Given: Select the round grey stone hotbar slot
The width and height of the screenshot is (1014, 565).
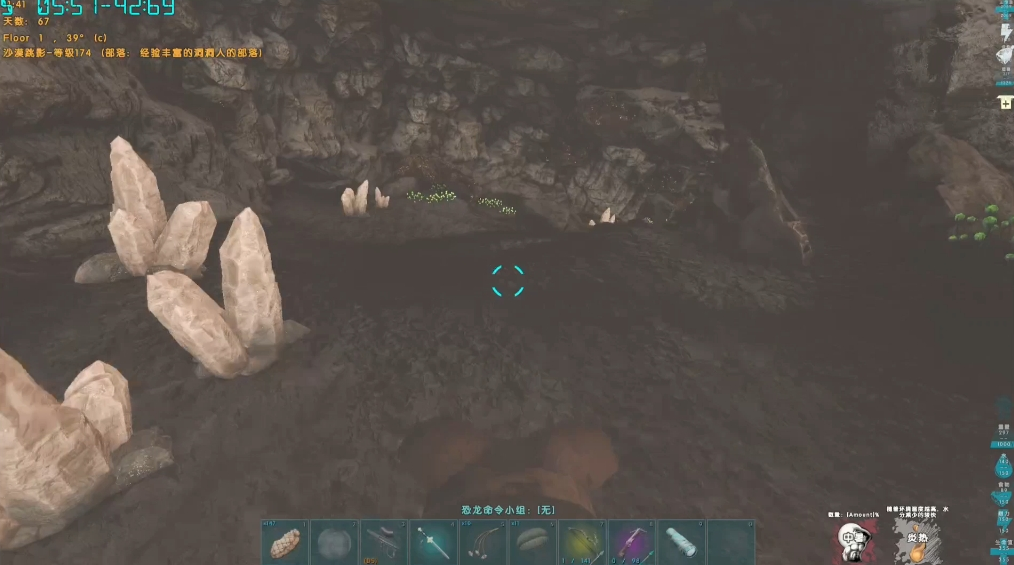Looking at the screenshot, I should click(x=334, y=543).
